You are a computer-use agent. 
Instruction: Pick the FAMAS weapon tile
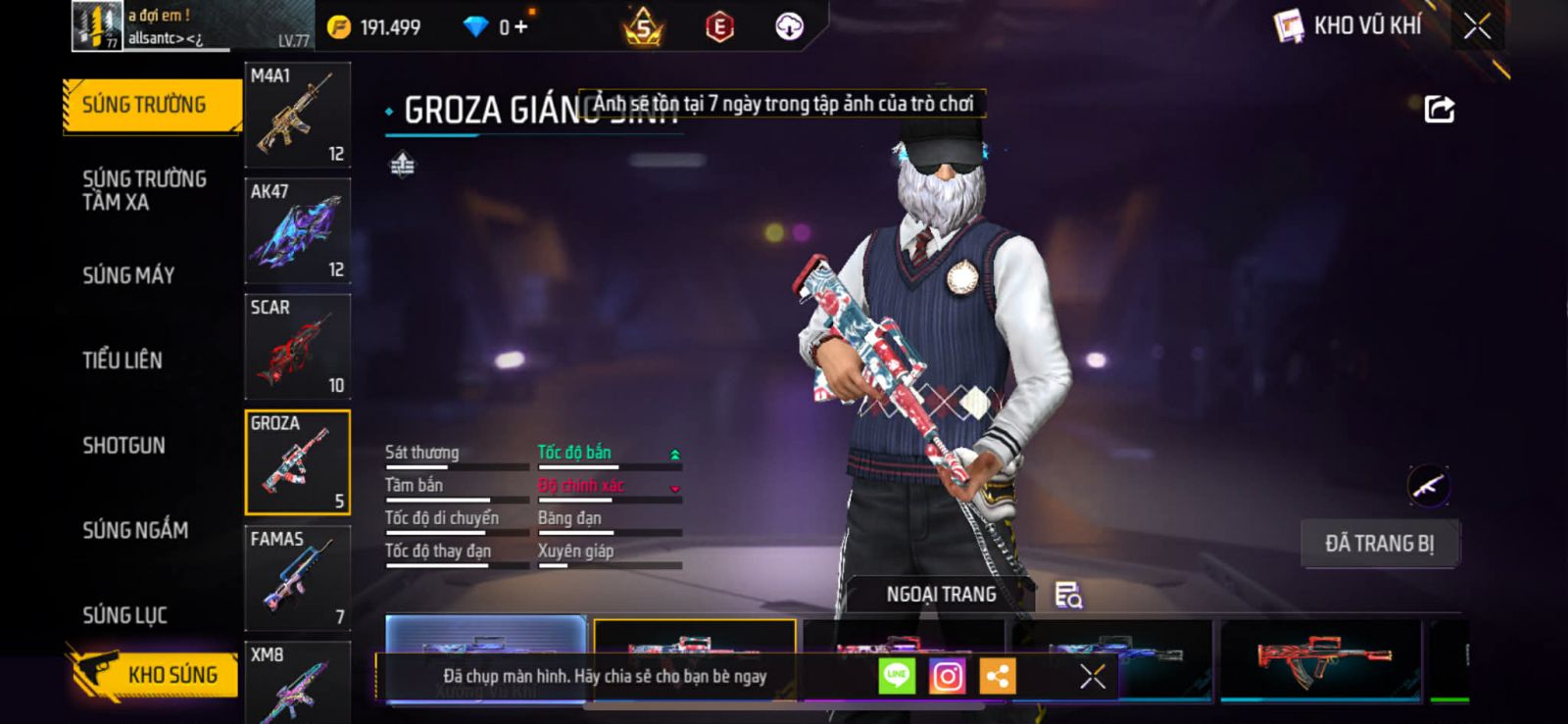pos(297,578)
